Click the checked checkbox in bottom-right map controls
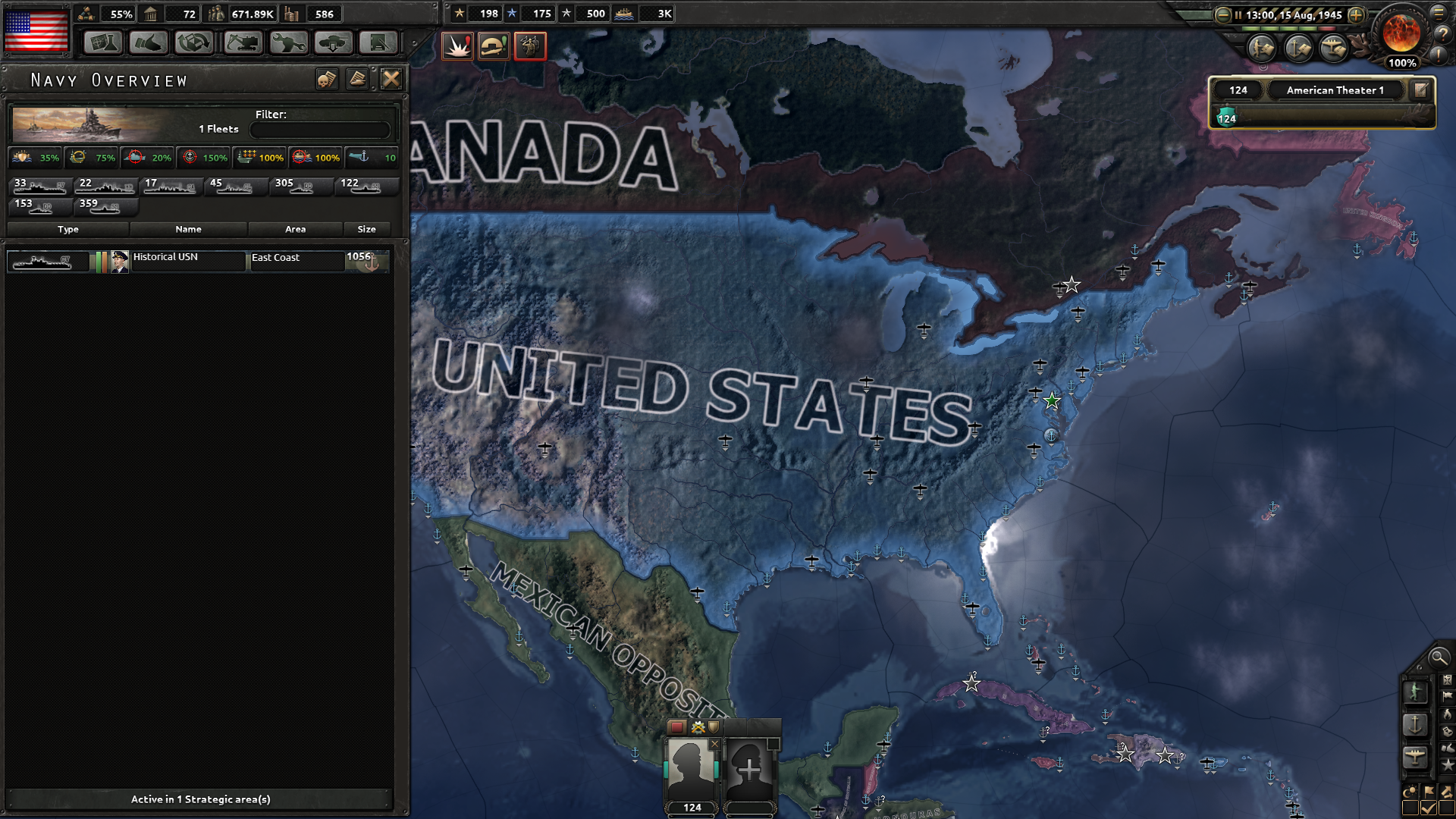The height and width of the screenshot is (819, 1456). 1428,807
